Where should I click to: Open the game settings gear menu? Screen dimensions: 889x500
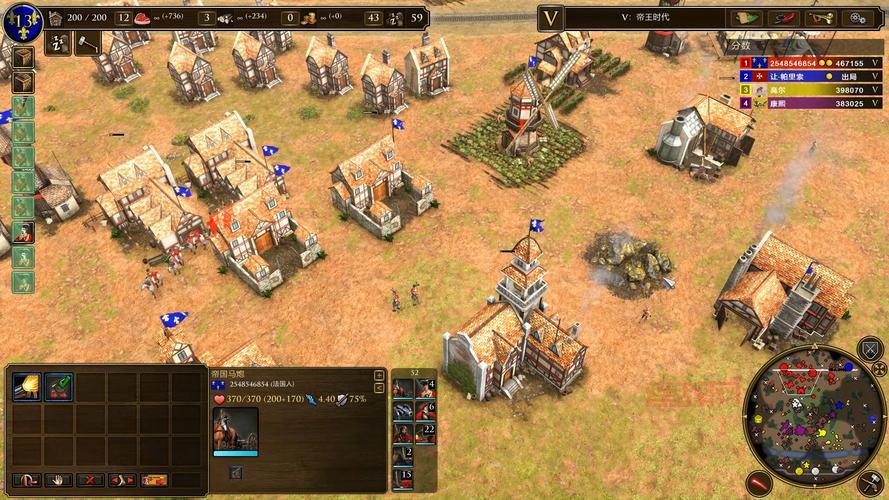click(858, 18)
